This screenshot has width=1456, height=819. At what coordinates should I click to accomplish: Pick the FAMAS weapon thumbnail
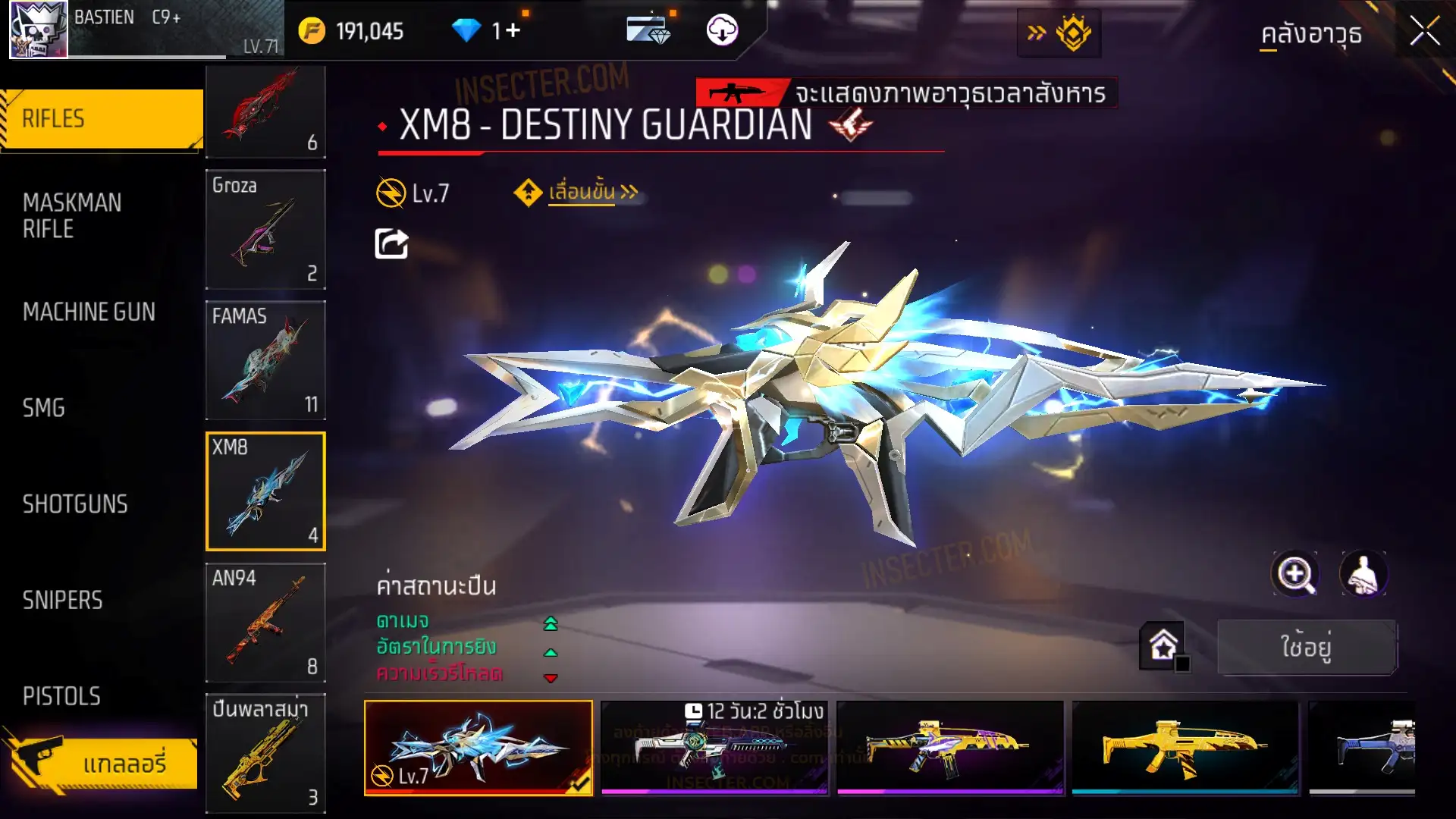pyautogui.click(x=265, y=360)
